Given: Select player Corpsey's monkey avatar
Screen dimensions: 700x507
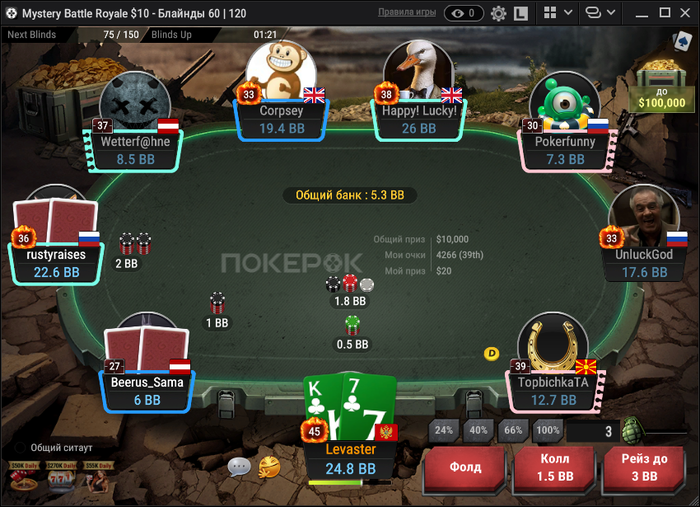Looking at the screenshot, I should click(281, 72).
